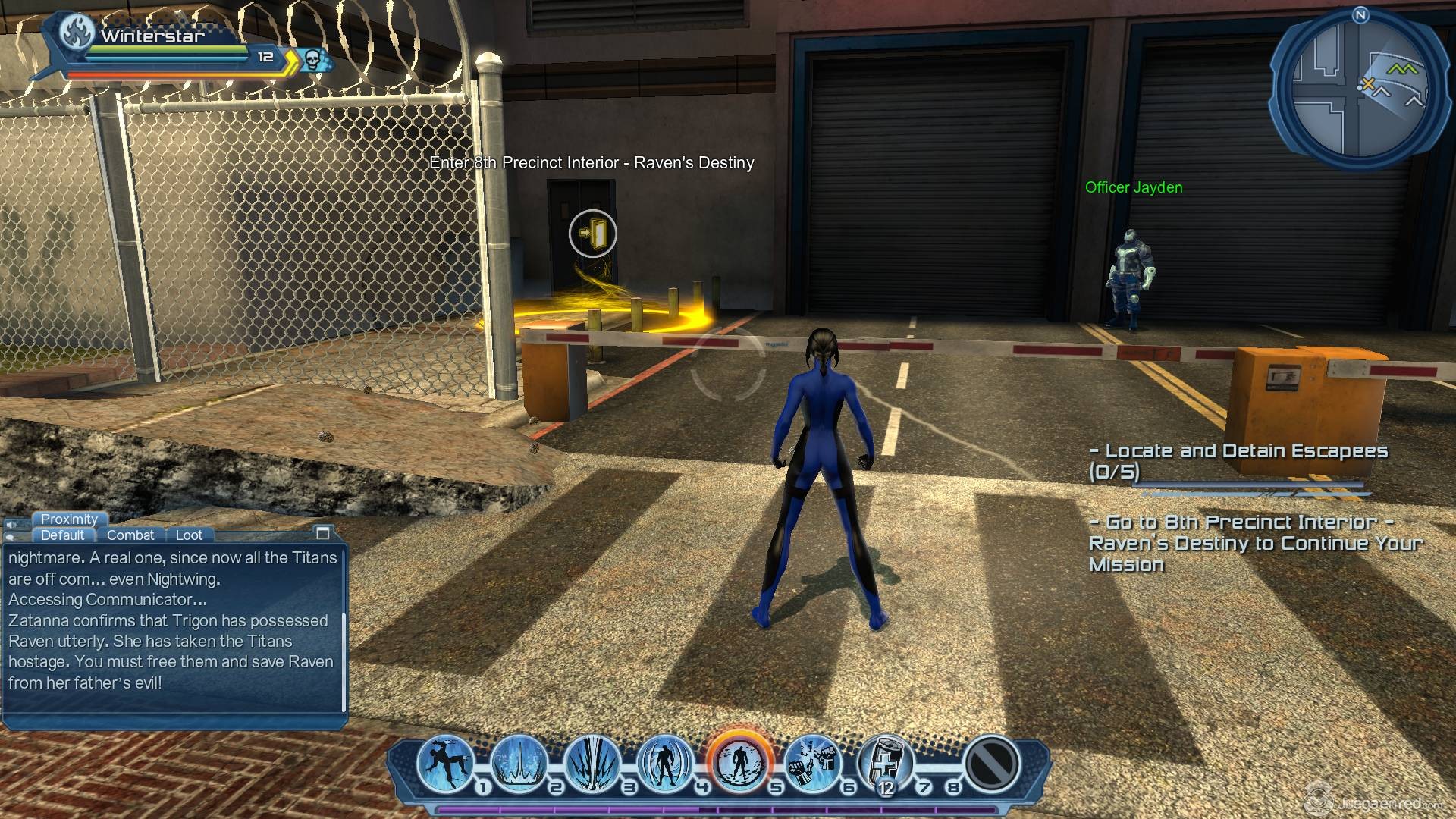1456x819 pixels.
Task: Switch to the Combat chat tab
Action: pos(130,535)
